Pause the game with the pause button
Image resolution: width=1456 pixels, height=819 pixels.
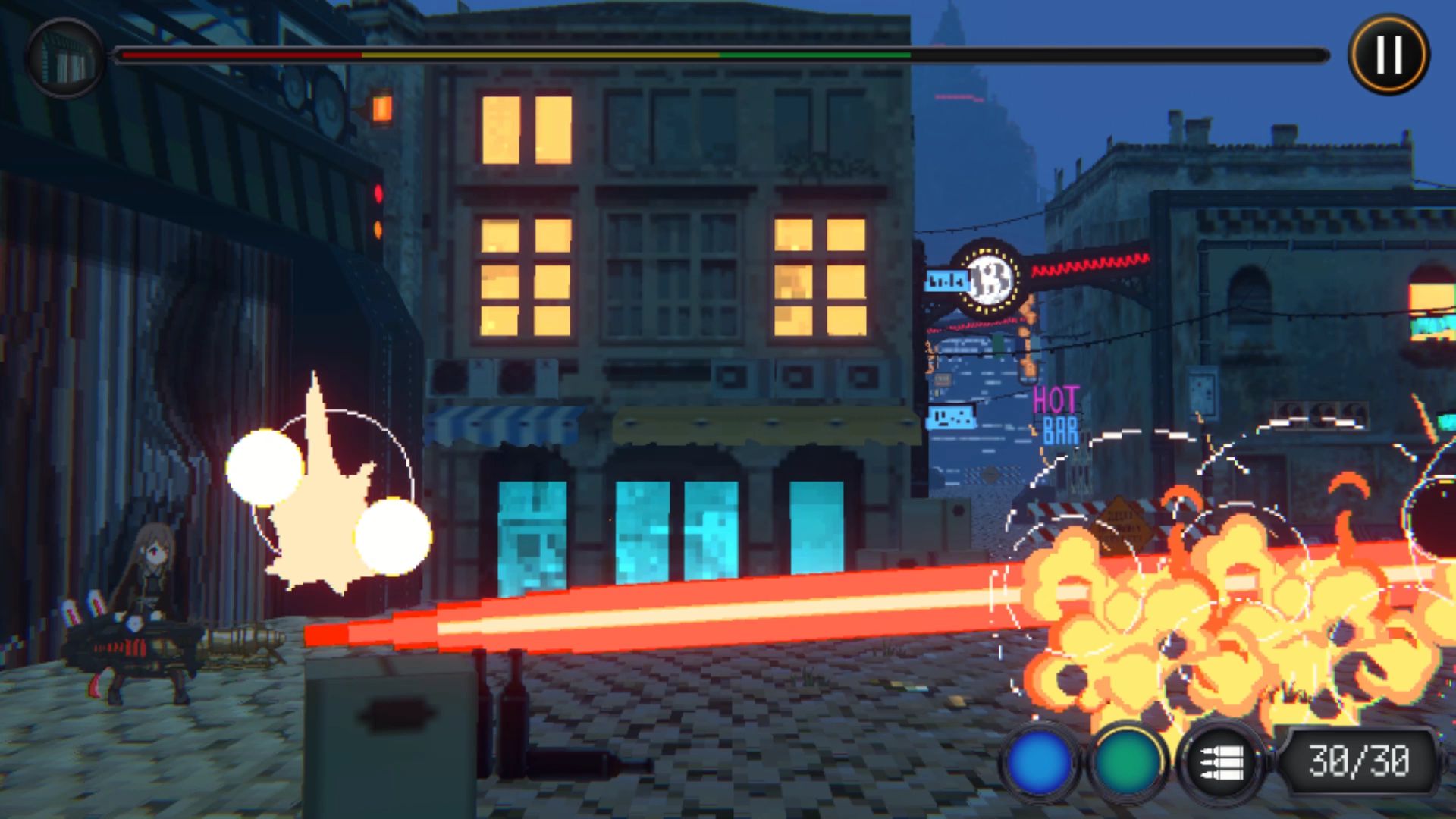[x=1389, y=55]
